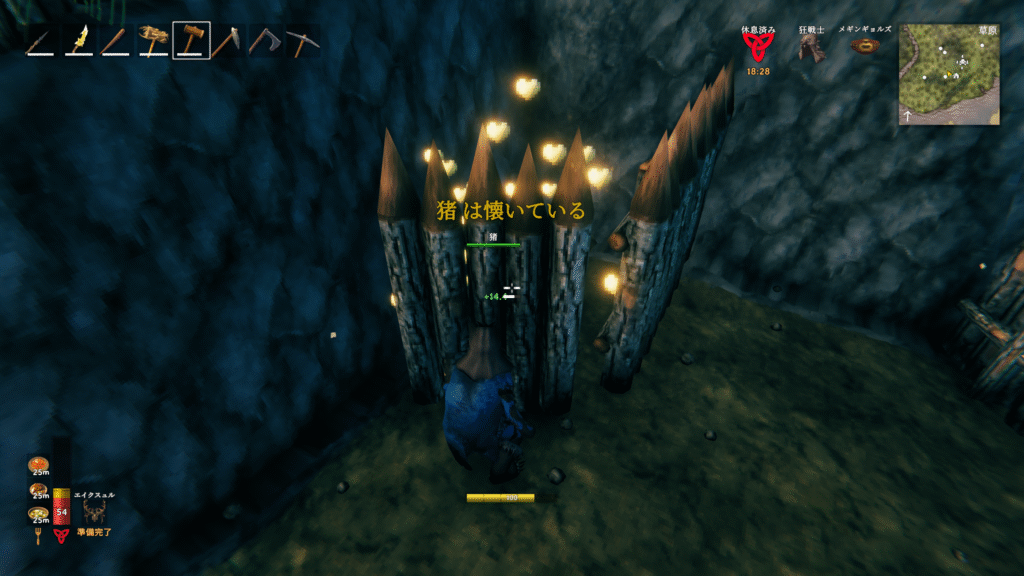Choose the wooden club hotbar slot
The height and width of the screenshot is (576, 1024).
point(116,42)
